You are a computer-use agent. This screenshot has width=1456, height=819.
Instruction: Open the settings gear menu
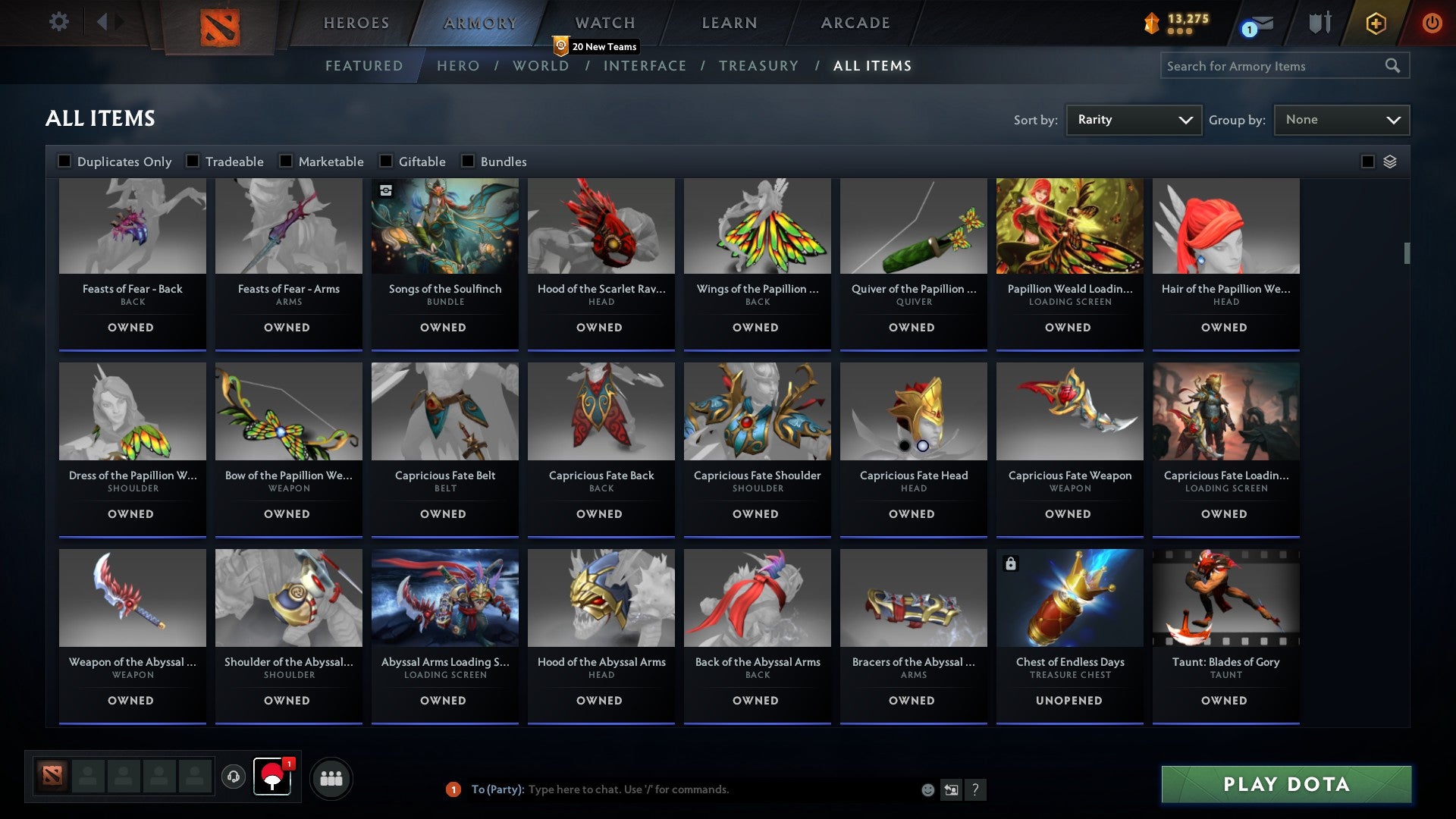coord(58,22)
